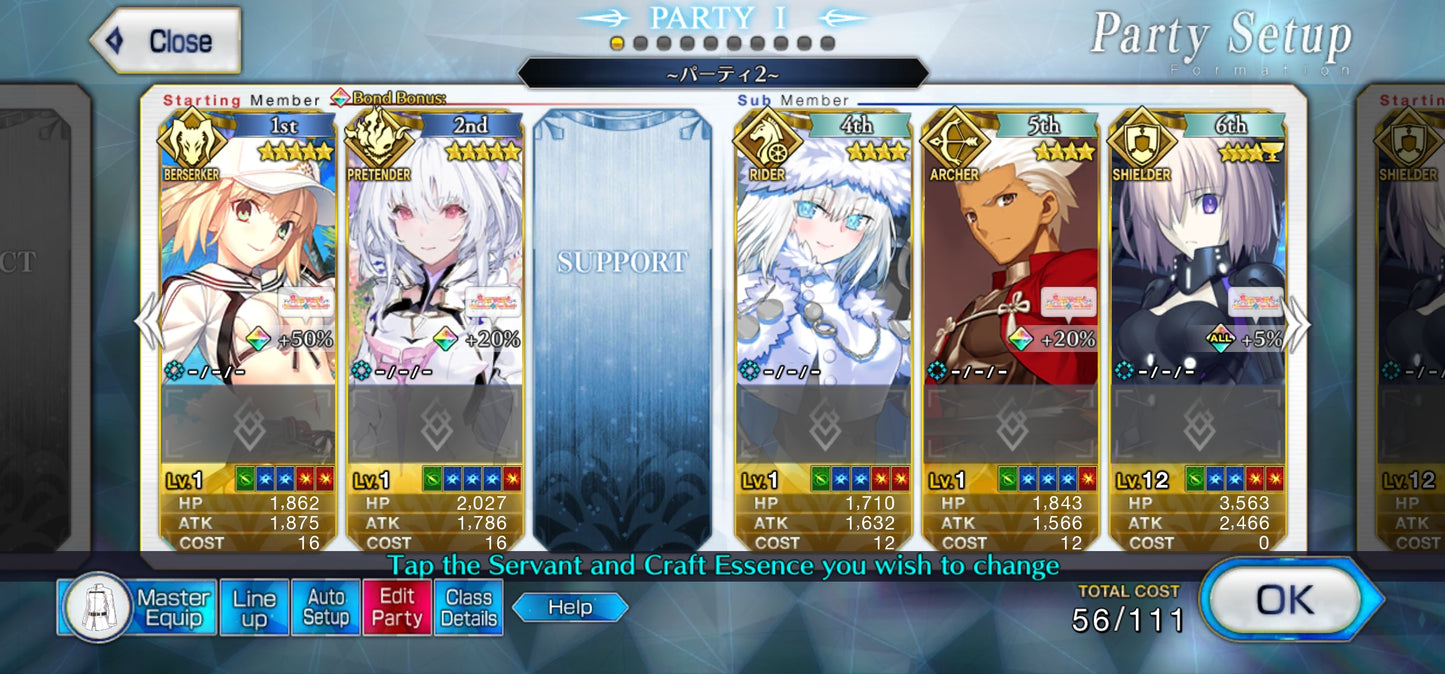Switch to the next party with the right arrow
This screenshot has width=1445, height=674.
tap(1298, 325)
